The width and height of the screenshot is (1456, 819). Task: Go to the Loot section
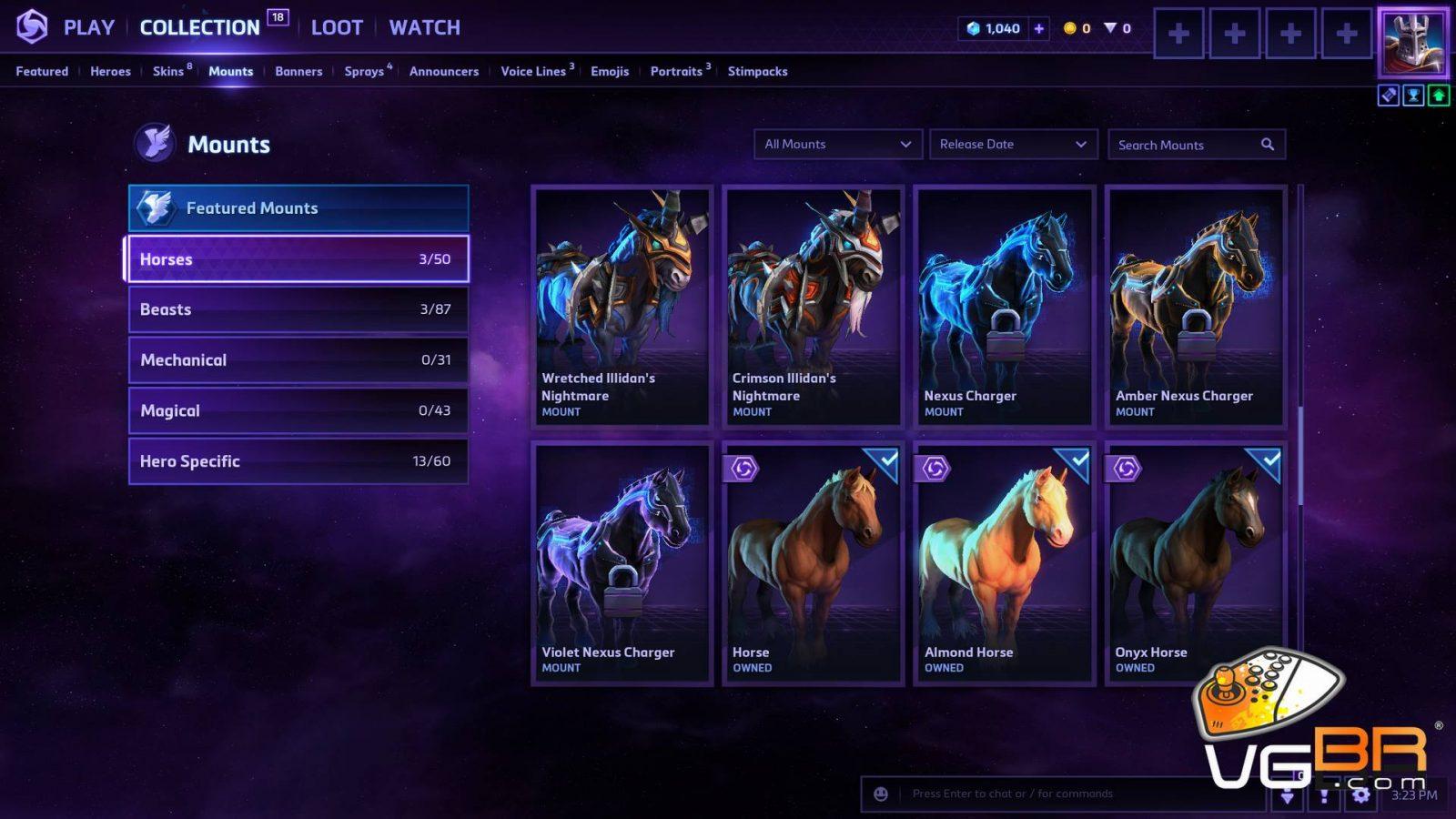pyautogui.click(x=337, y=27)
